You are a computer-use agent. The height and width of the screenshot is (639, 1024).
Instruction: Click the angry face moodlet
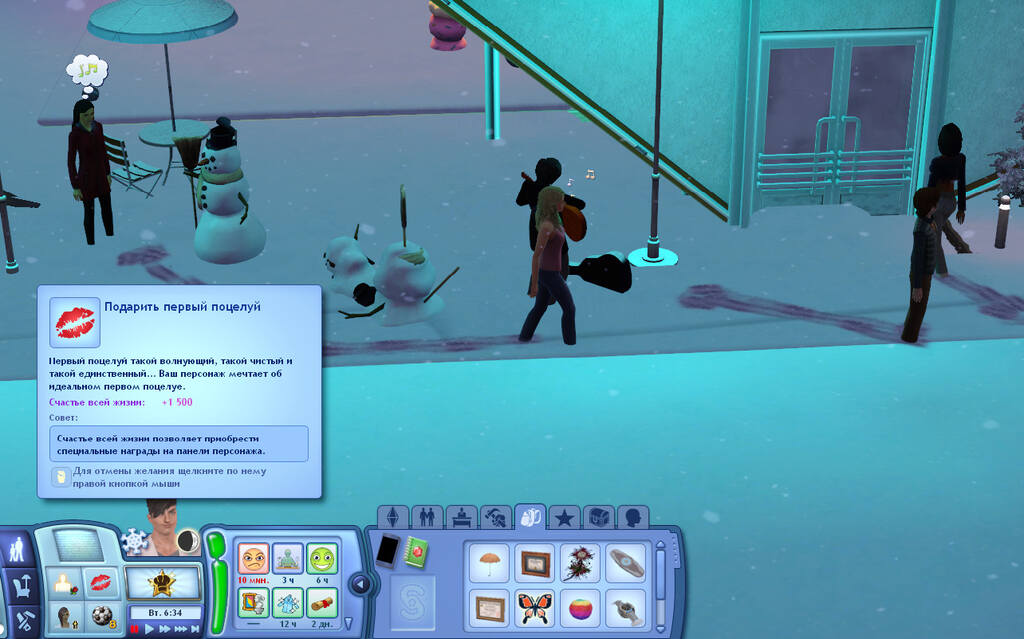pyautogui.click(x=254, y=558)
